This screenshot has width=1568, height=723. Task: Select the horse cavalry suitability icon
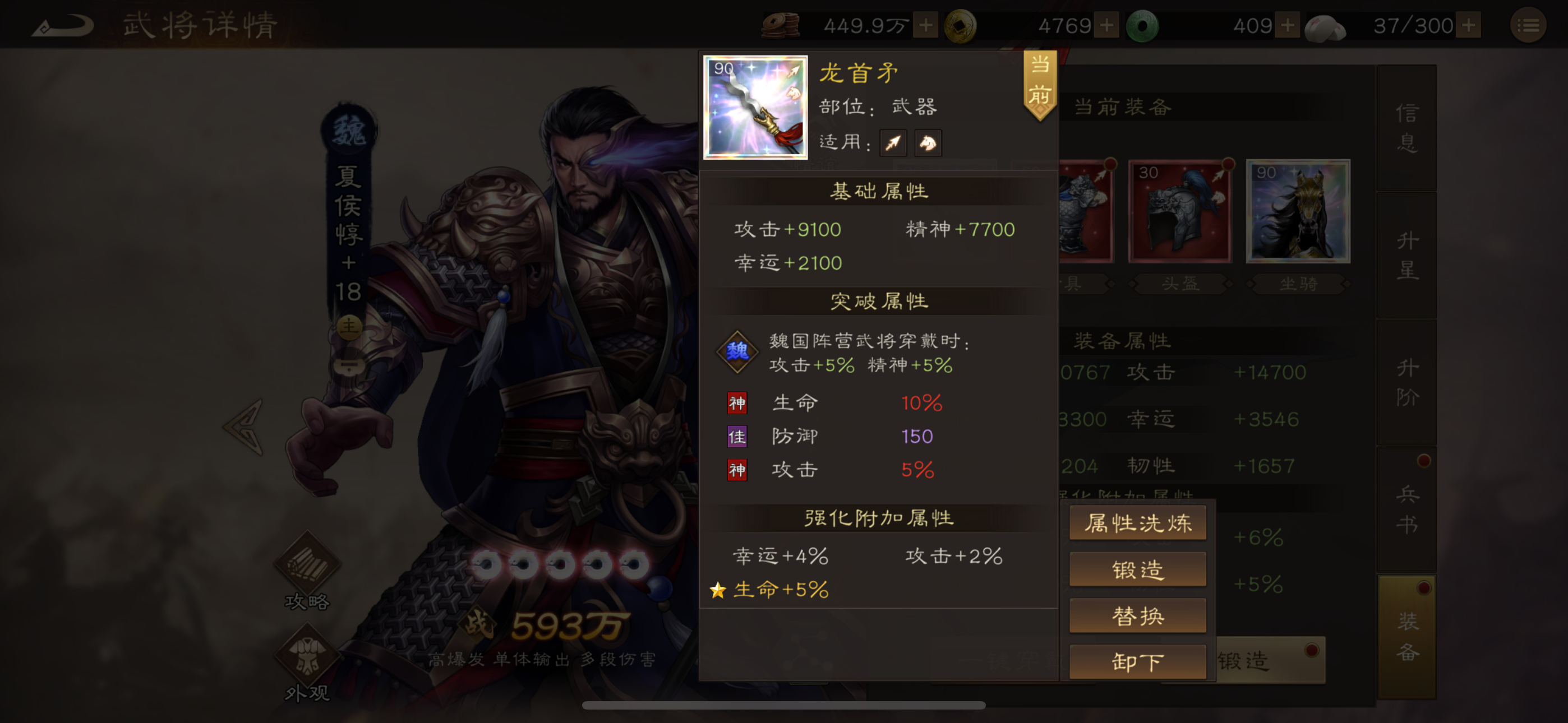click(928, 142)
